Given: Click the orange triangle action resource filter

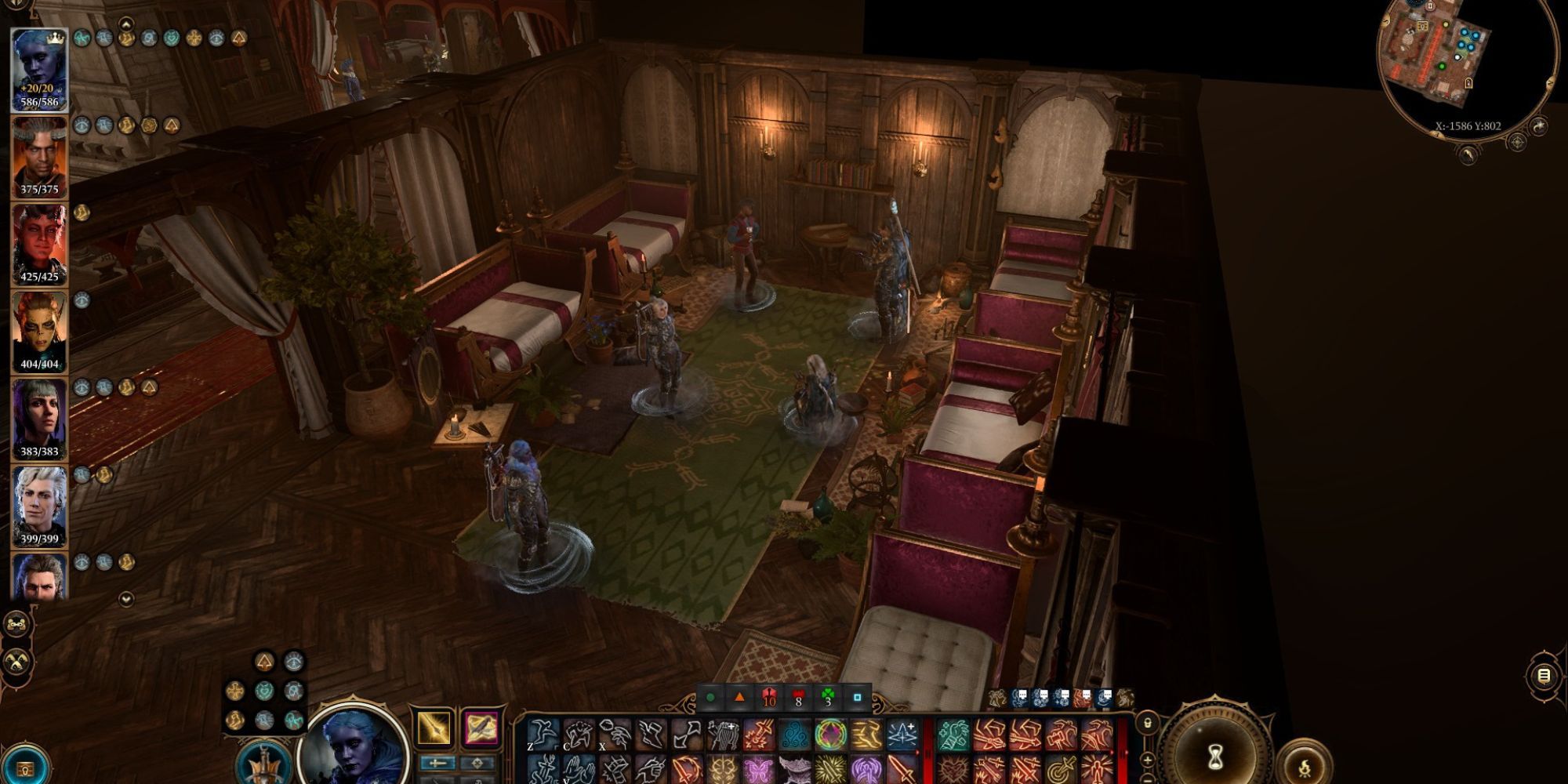Looking at the screenshot, I should pos(739,696).
